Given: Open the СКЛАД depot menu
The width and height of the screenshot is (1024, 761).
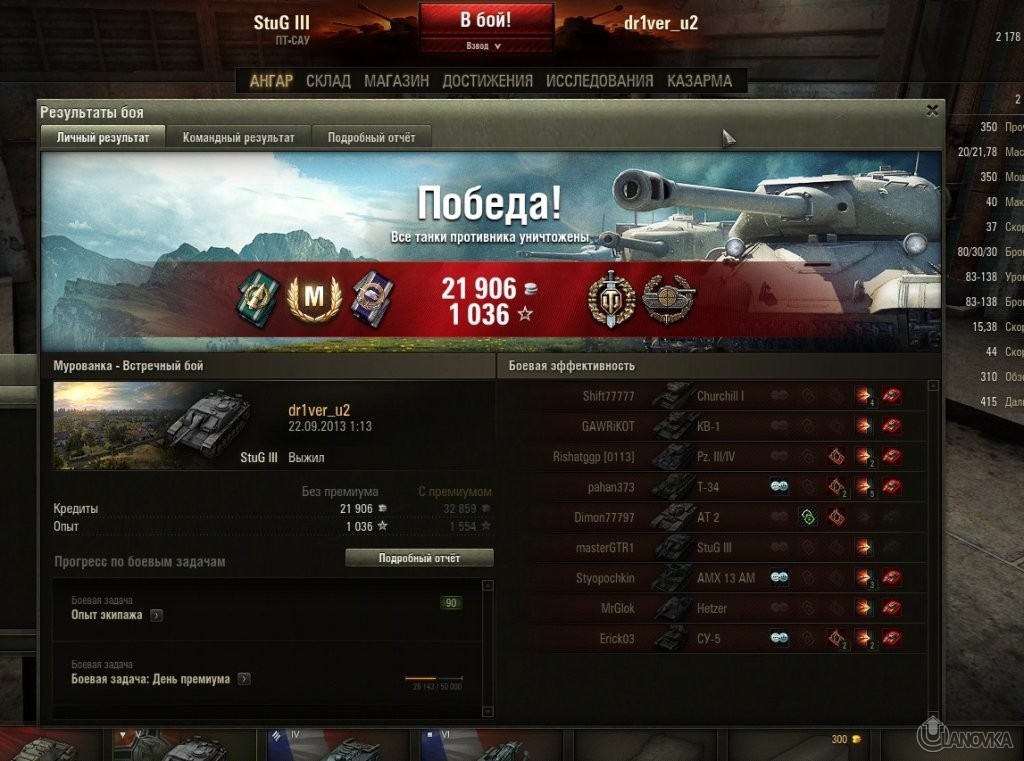Looking at the screenshot, I should click(x=328, y=81).
